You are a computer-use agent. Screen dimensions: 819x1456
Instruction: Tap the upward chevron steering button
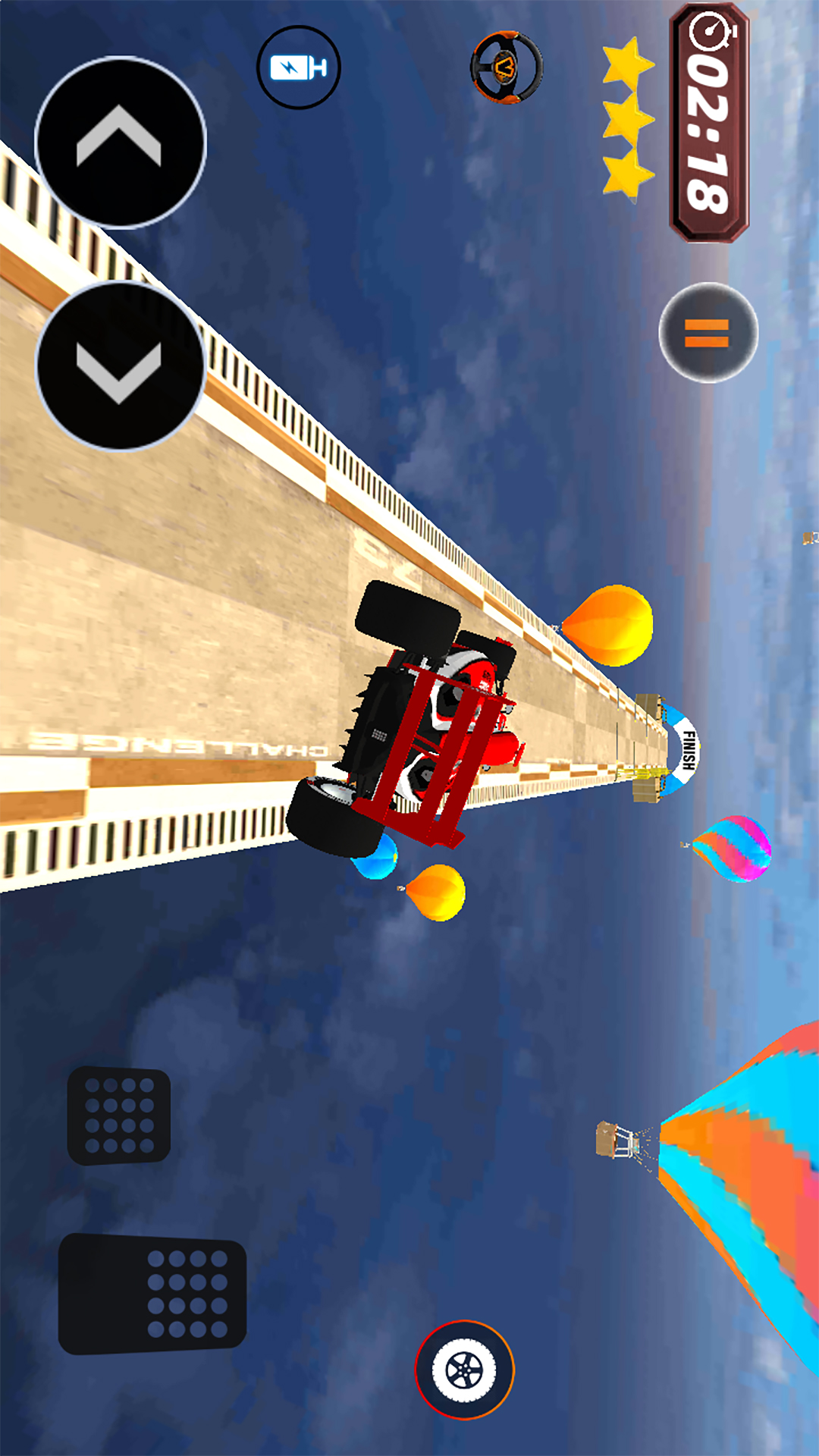(x=120, y=142)
